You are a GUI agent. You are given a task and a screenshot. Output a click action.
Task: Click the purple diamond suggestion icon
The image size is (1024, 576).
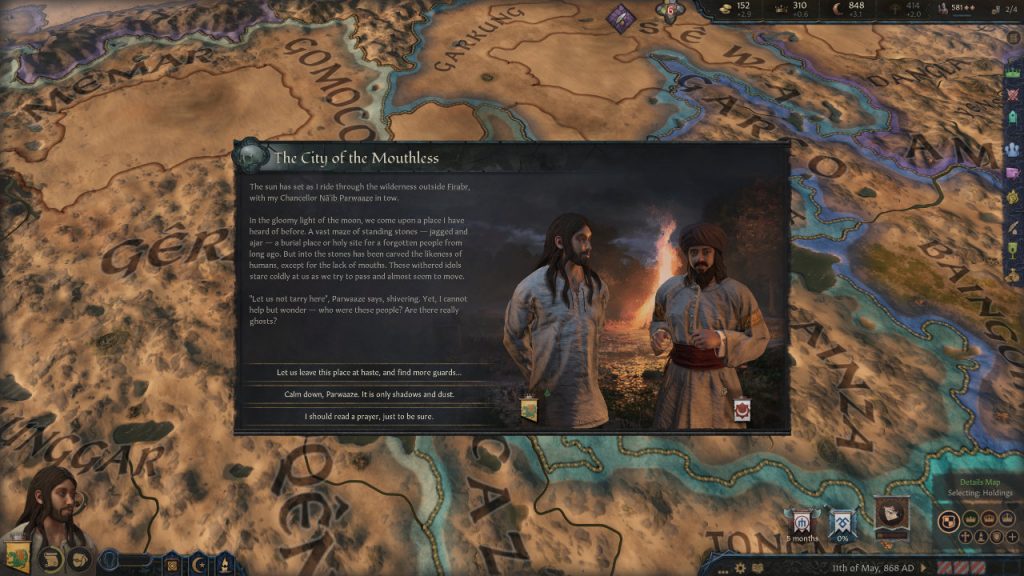[622, 18]
